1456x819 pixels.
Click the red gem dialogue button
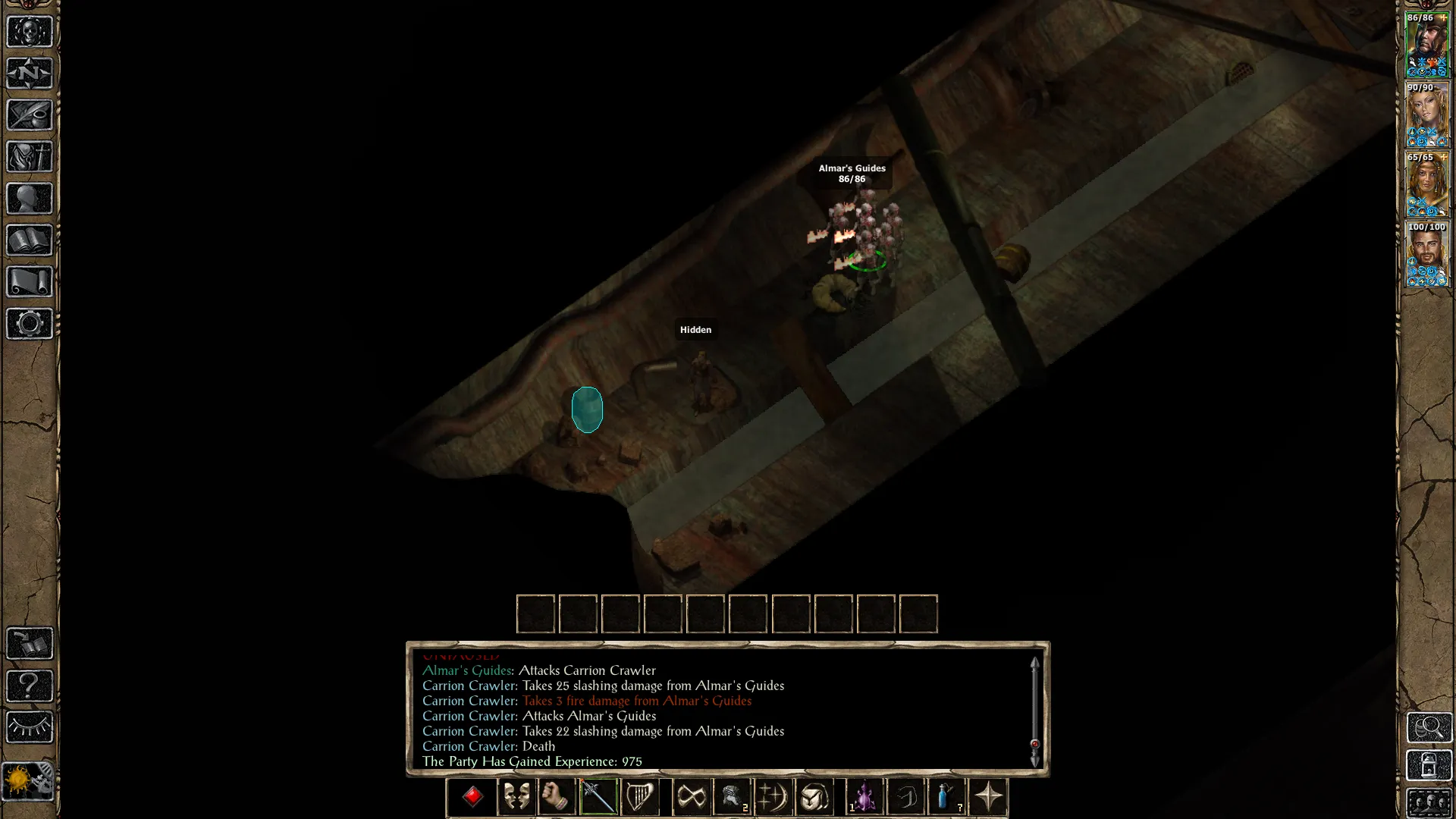[472, 797]
